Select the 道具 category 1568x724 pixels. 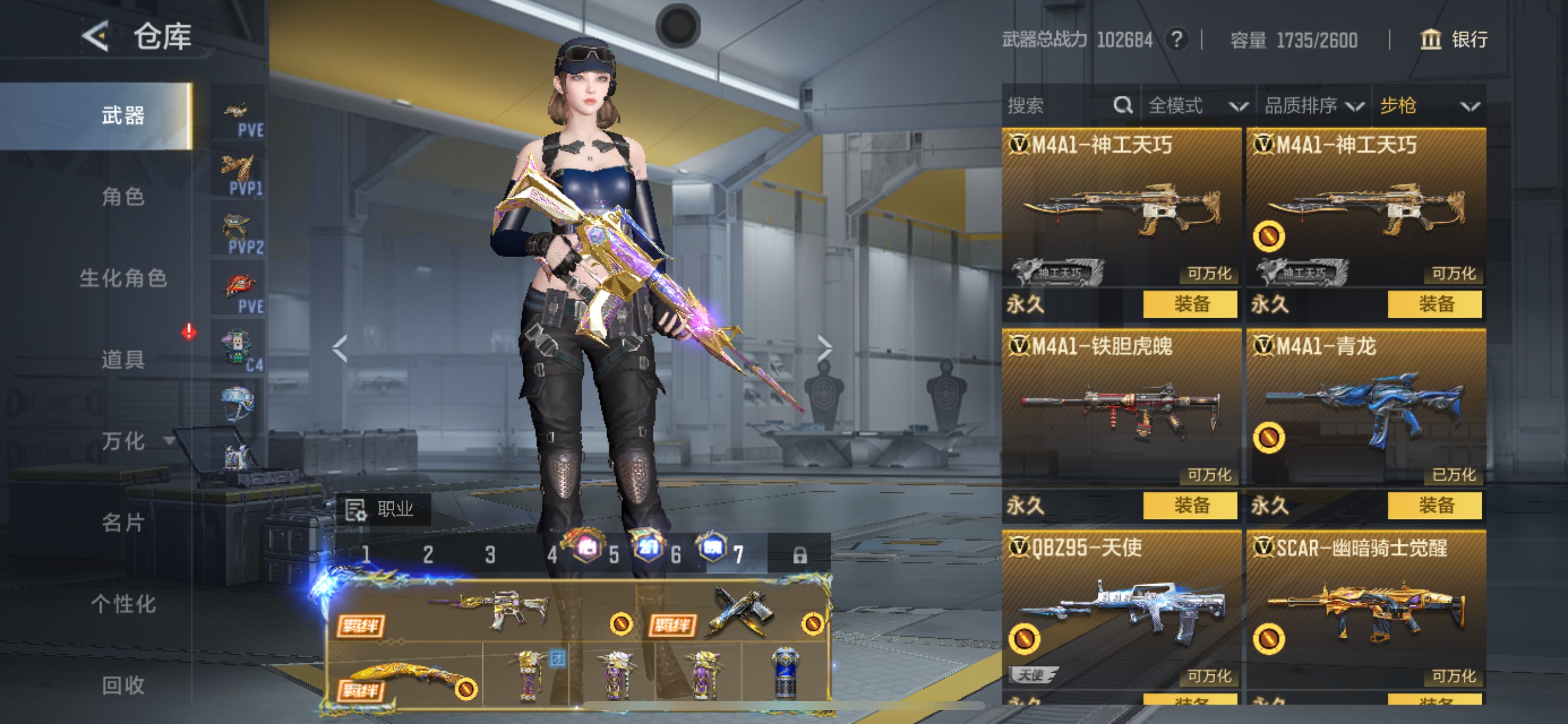[x=123, y=360]
